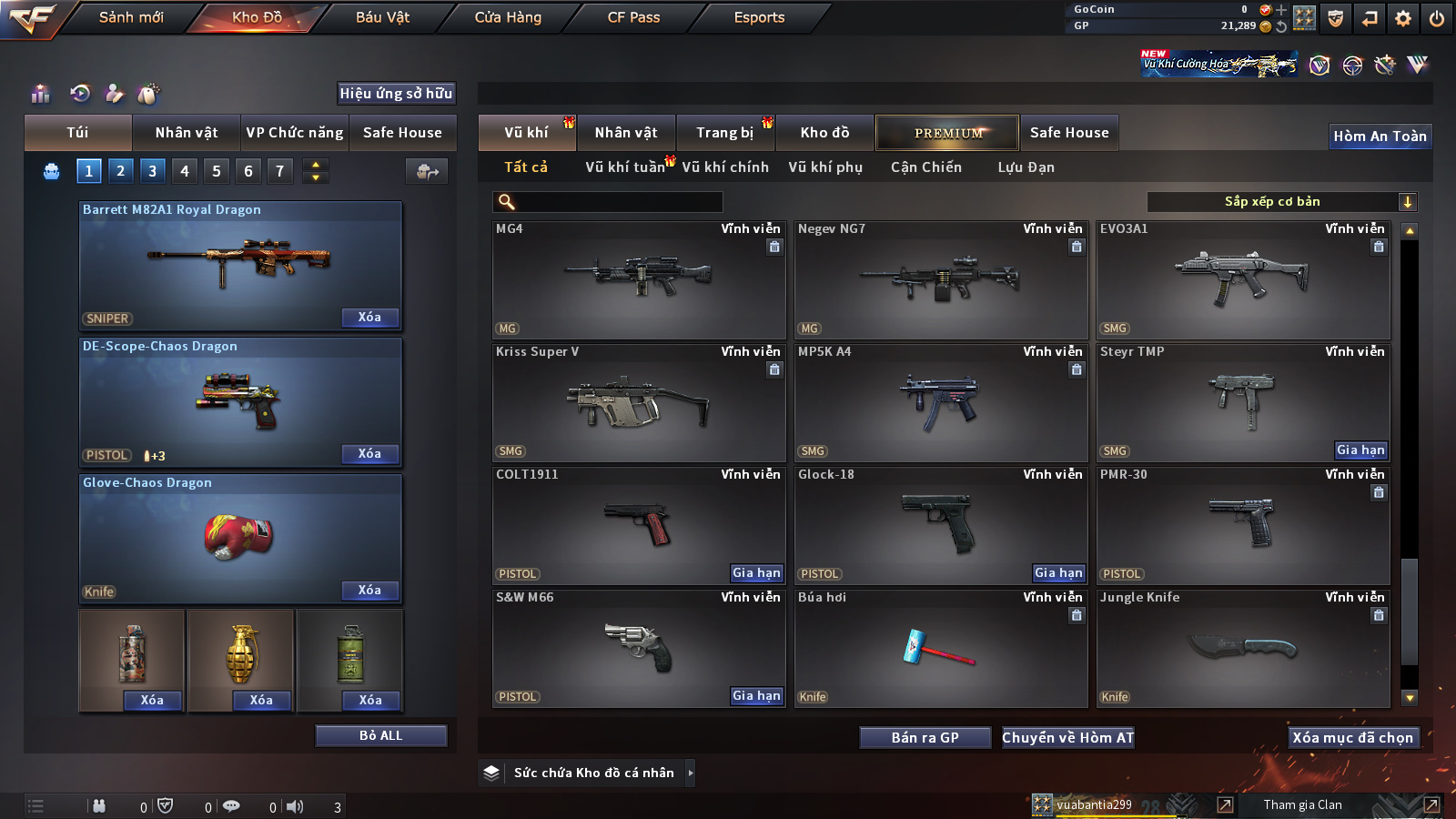Select the Búa hơi hammer item
Screen dimensions: 1456x819
click(x=940, y=648)
